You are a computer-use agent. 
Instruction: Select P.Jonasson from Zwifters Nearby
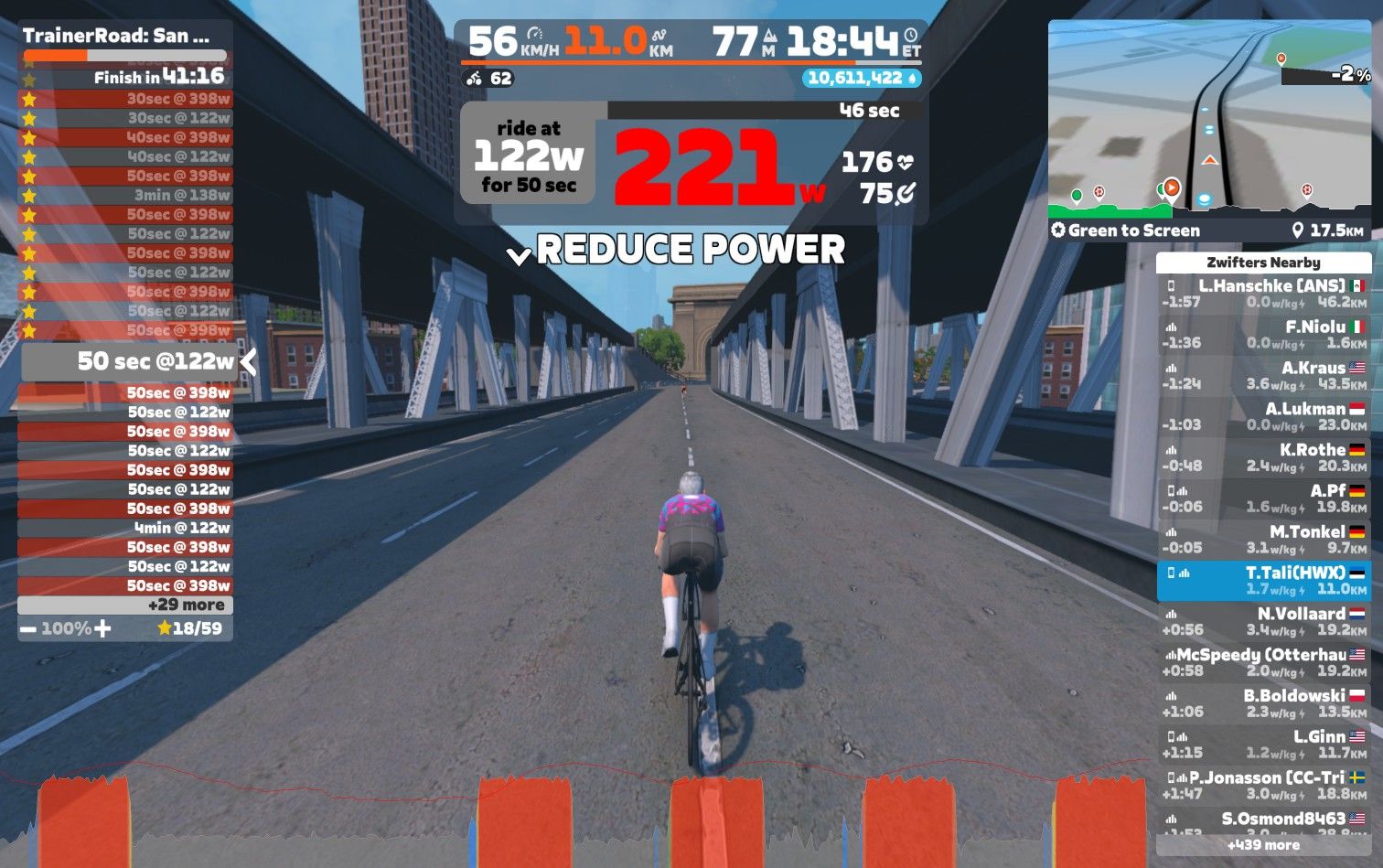1263,786
